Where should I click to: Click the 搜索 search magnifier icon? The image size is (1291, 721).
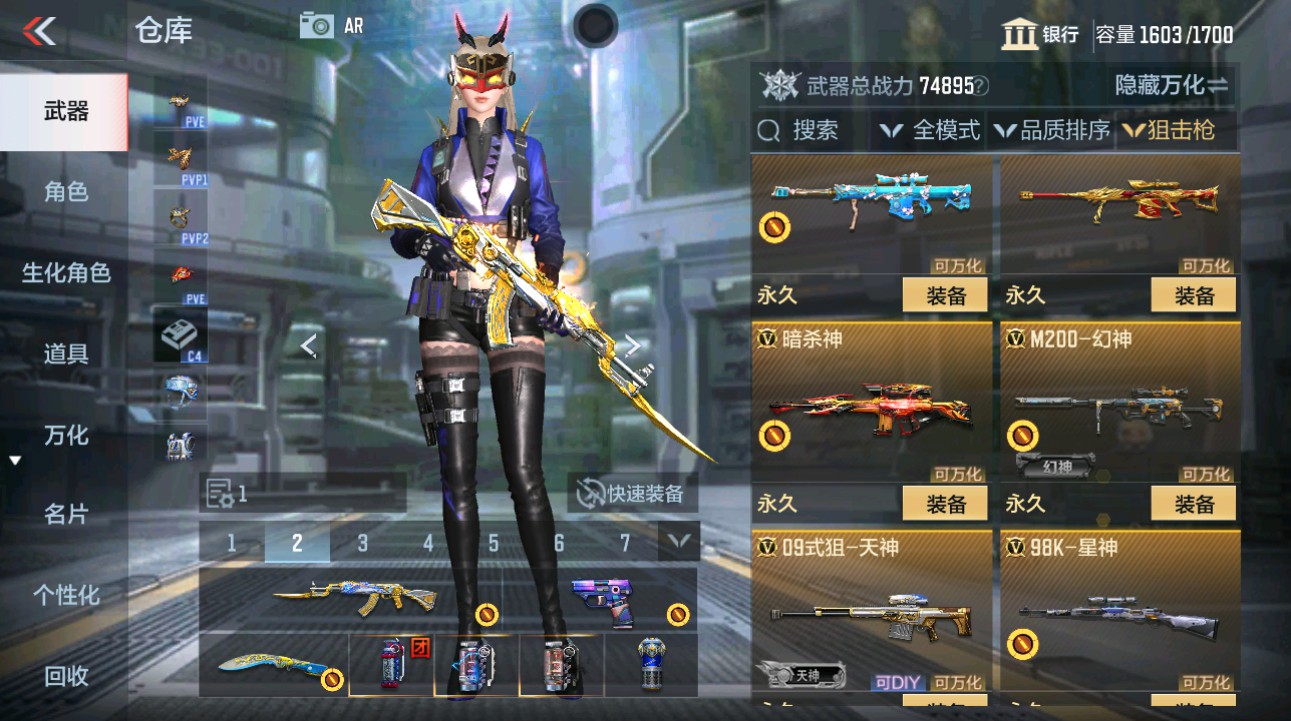(767, 130)
